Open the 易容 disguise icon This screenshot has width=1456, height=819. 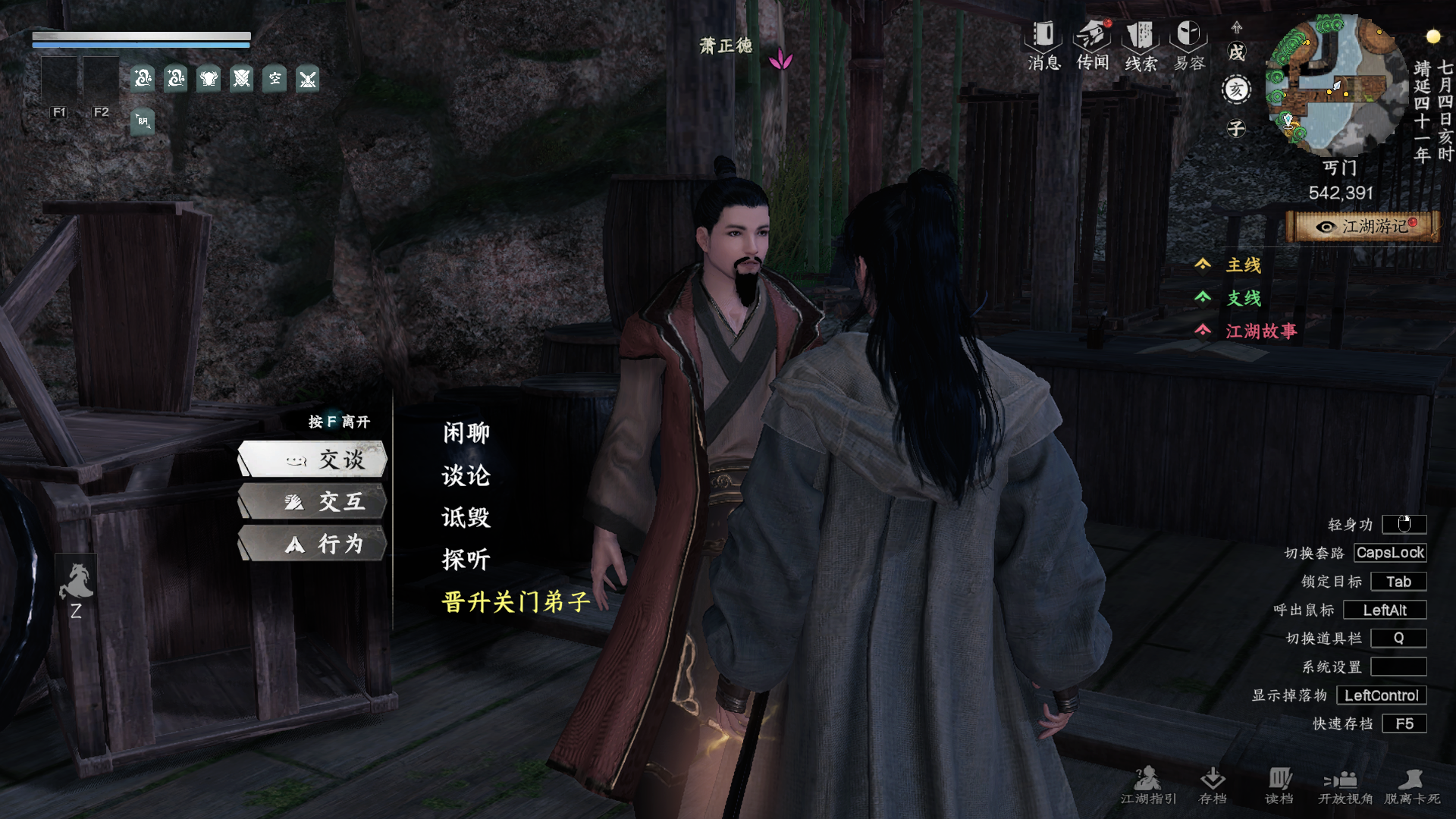click(1189, 45)
